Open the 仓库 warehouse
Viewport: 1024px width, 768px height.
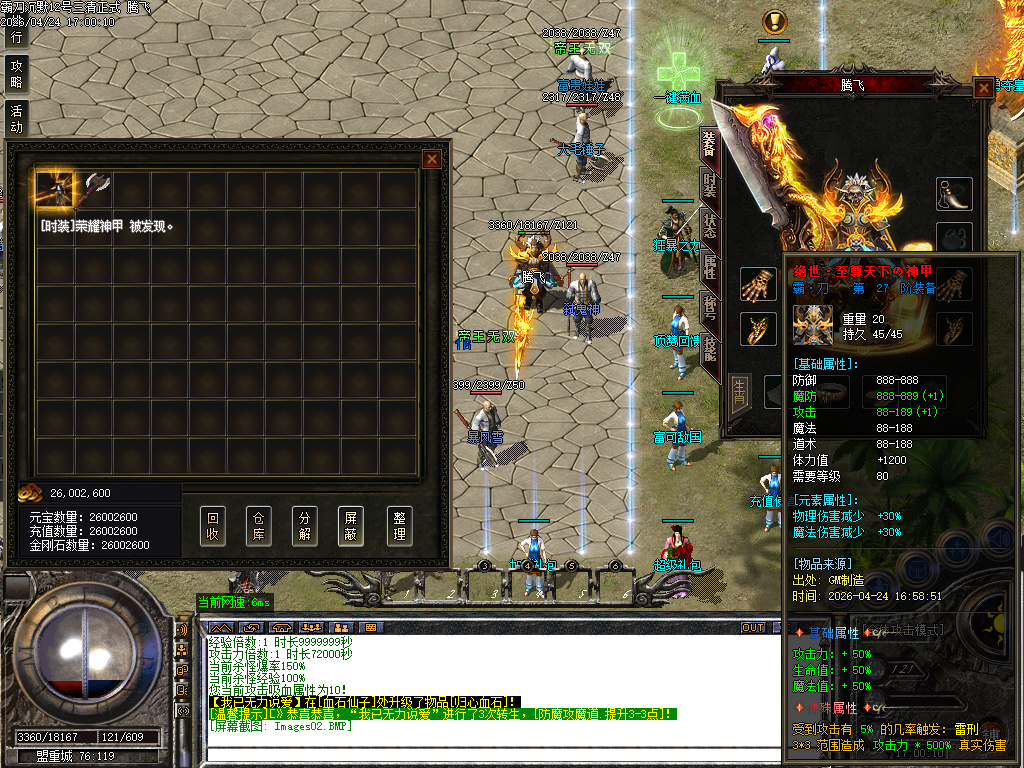[x=259, y=526]
